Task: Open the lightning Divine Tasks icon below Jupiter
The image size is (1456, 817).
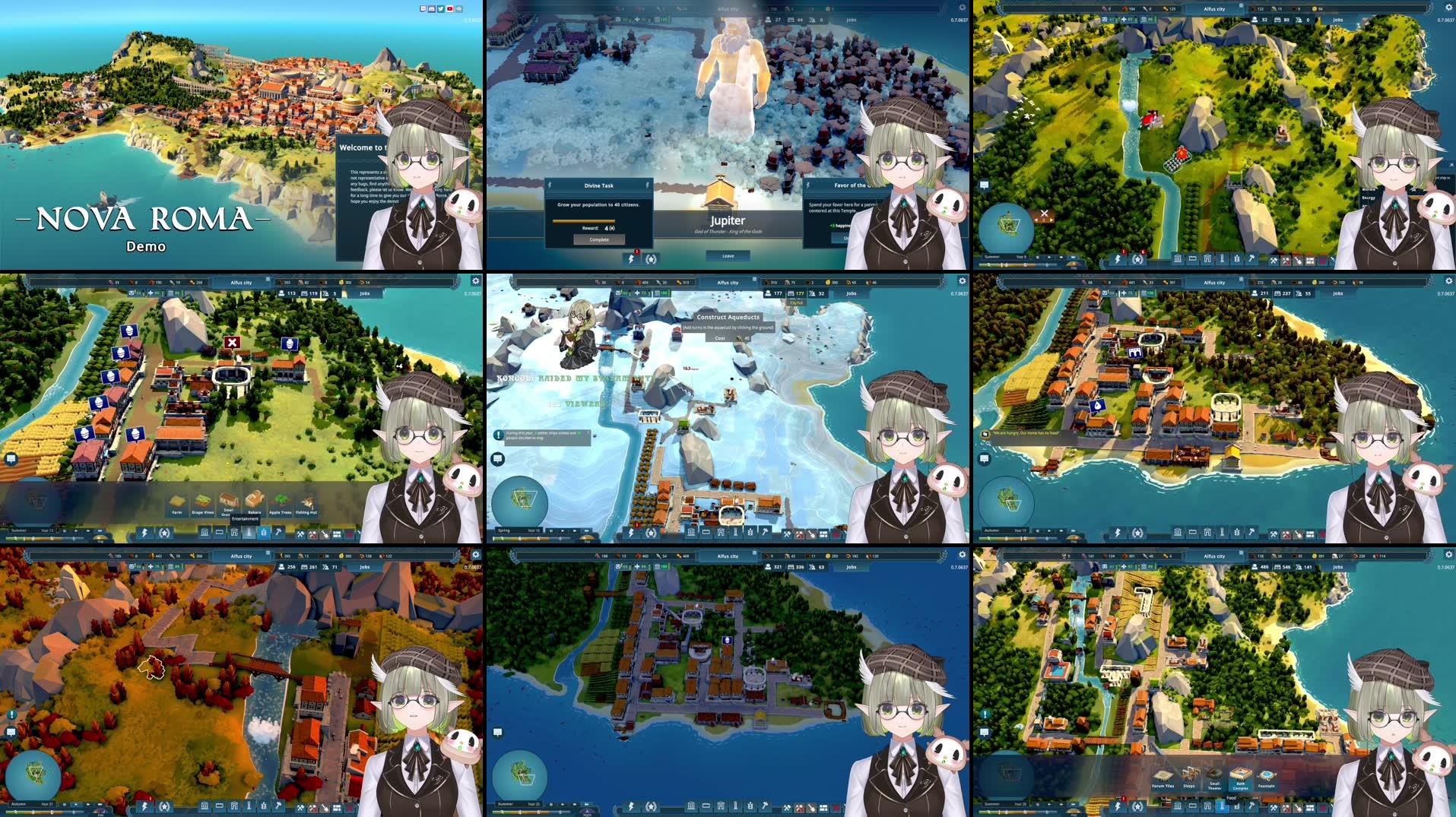Action: 630,259
